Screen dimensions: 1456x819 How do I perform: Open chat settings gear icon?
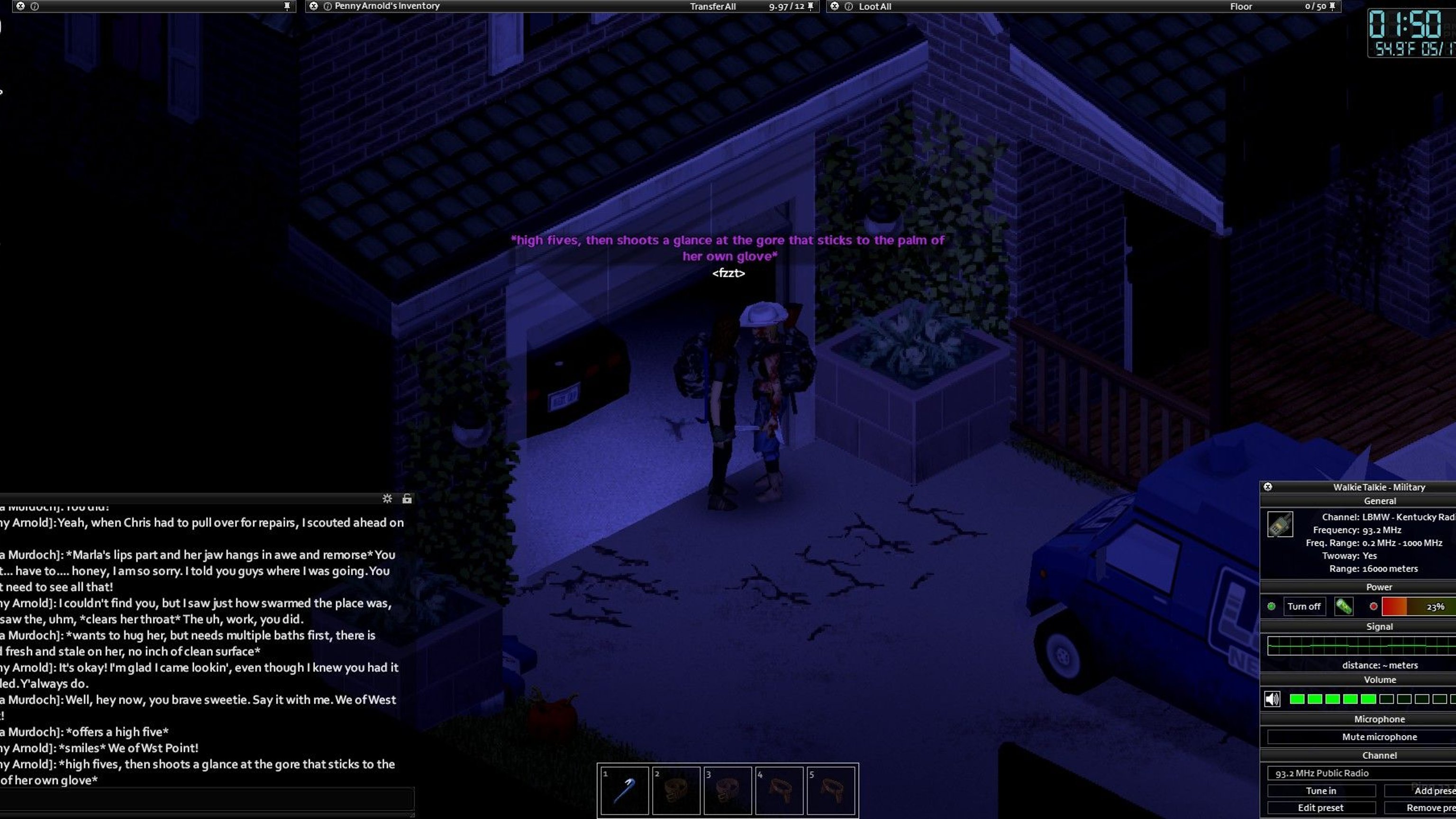pos(387,499)
